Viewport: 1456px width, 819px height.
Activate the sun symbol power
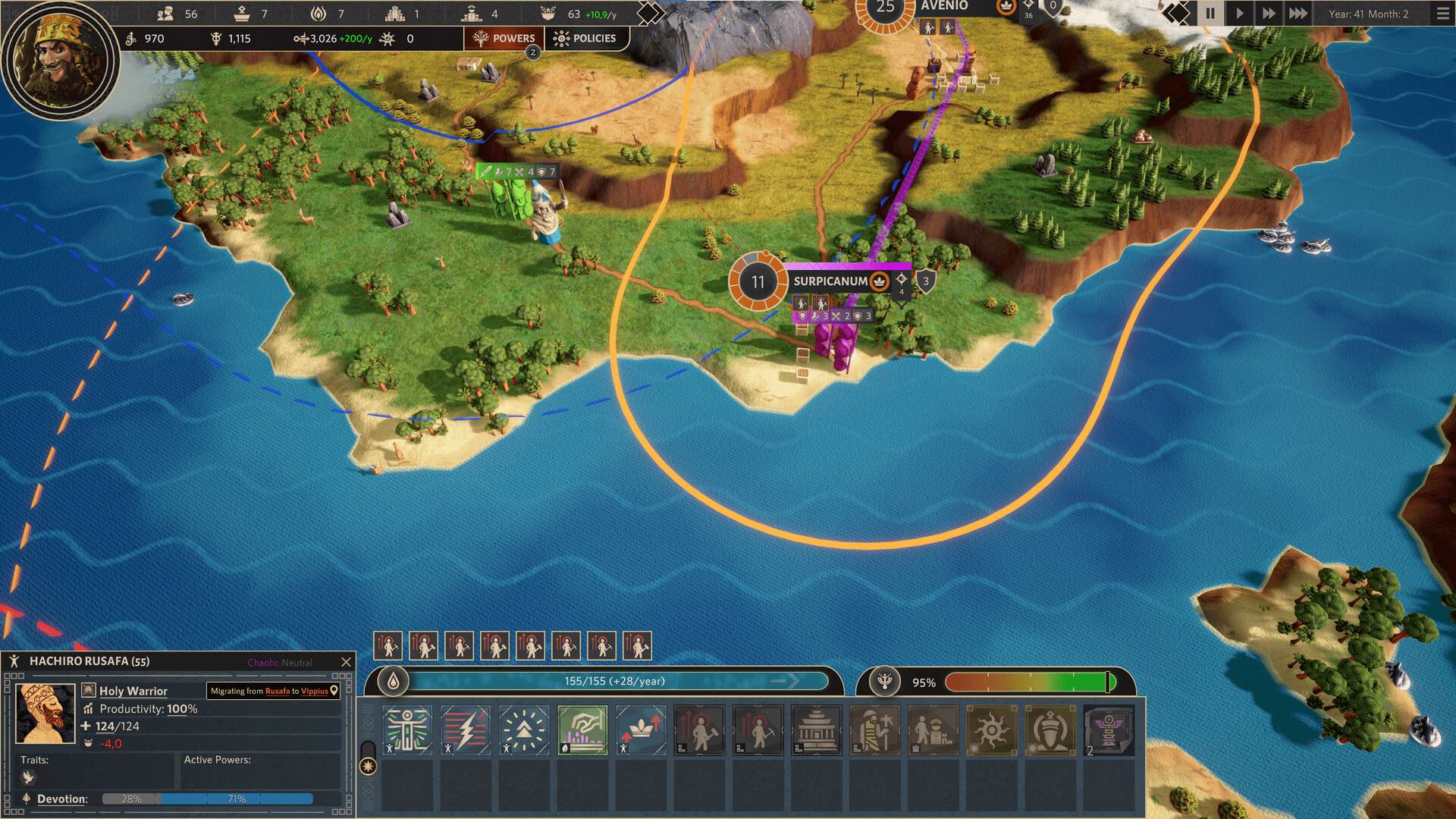[991, 730]
